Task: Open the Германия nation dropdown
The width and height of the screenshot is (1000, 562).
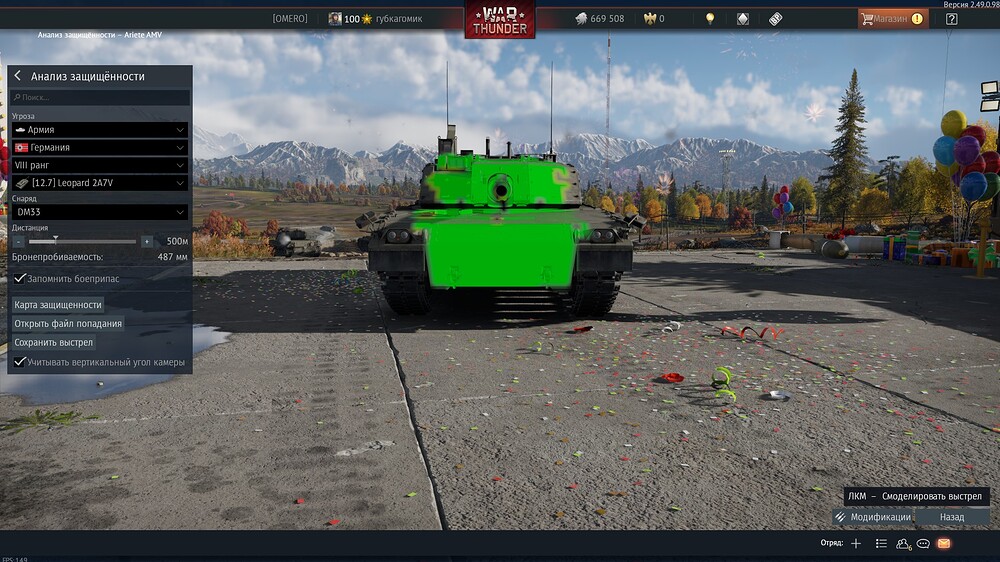Action: pos(99,147)
